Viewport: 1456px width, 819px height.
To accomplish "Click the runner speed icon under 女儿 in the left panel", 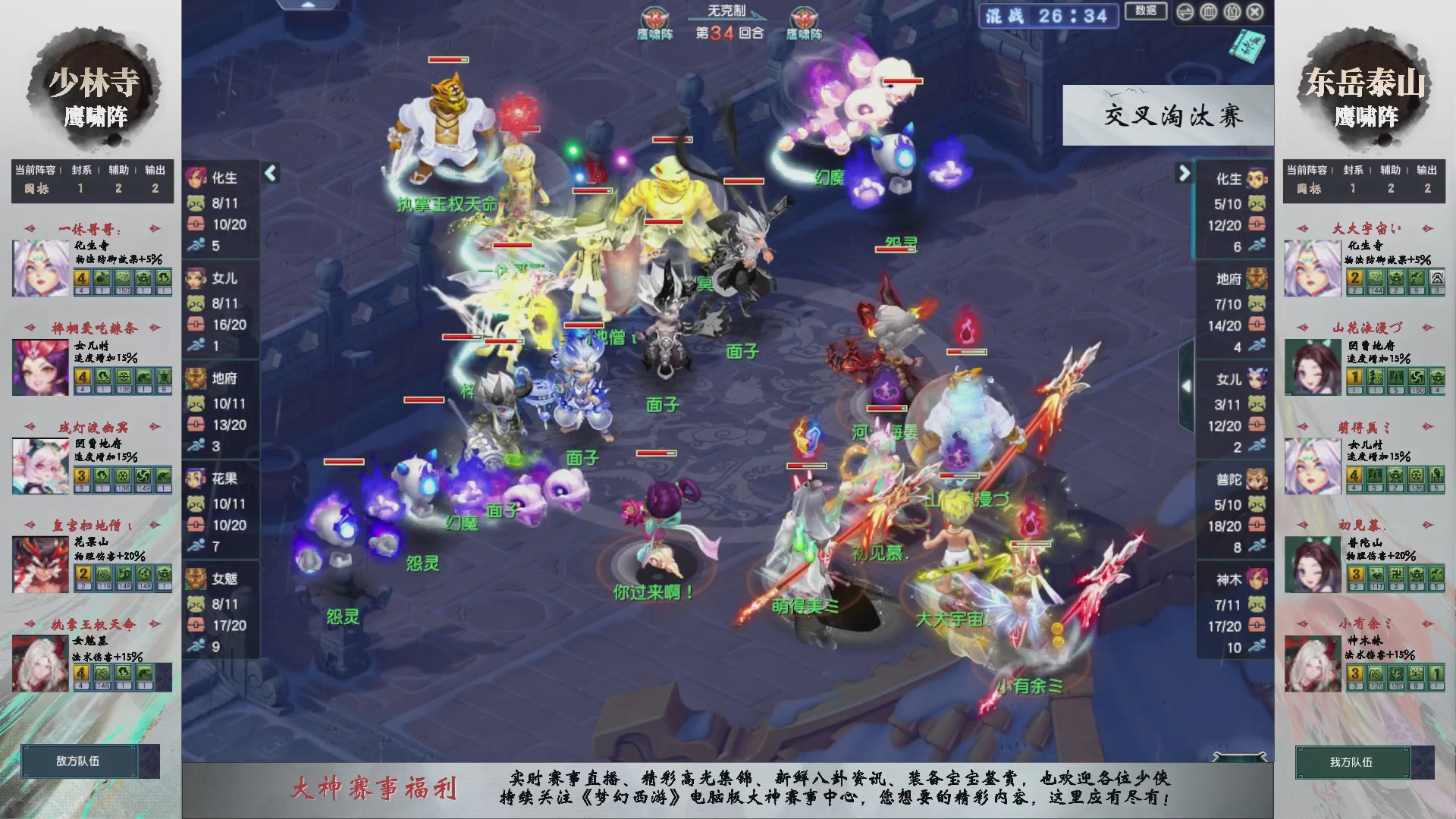I will pos(196,344).
